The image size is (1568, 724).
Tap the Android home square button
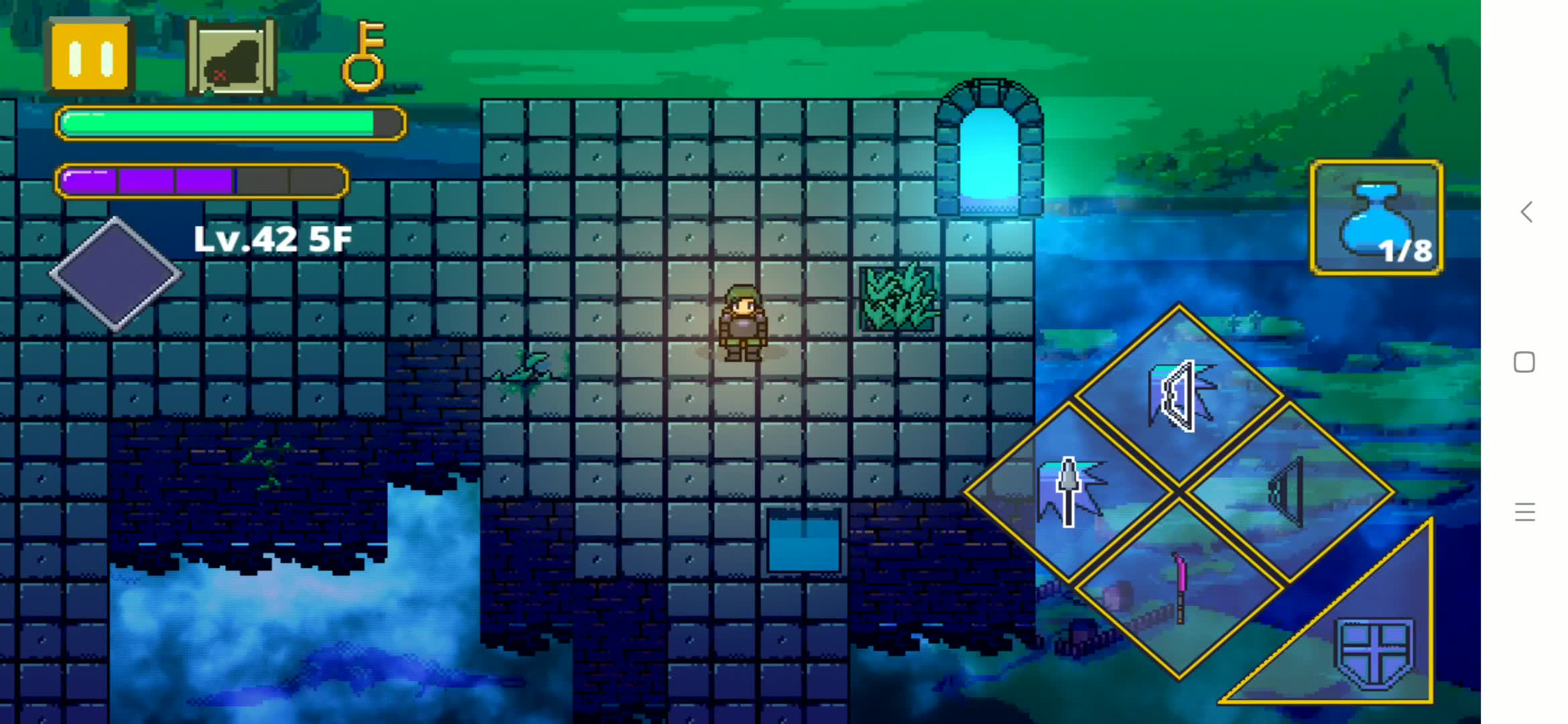click(x=1524, y=362)
